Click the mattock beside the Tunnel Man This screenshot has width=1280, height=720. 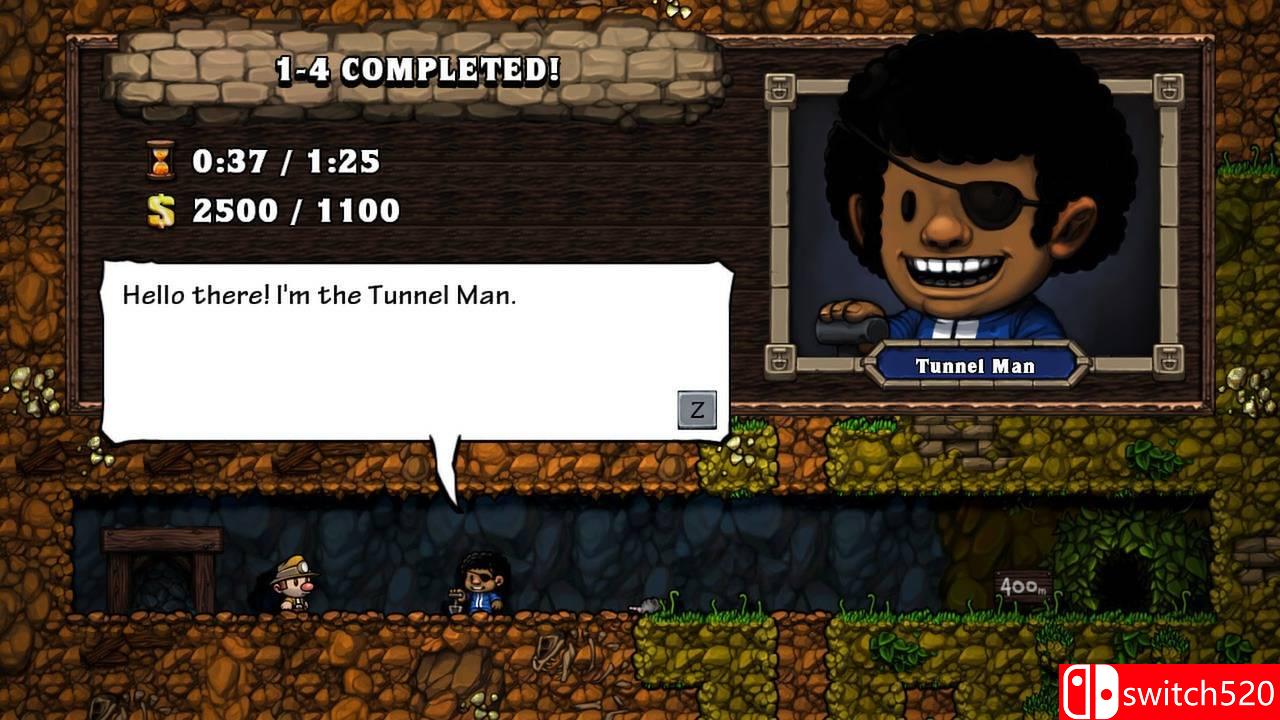click(640, 606)
